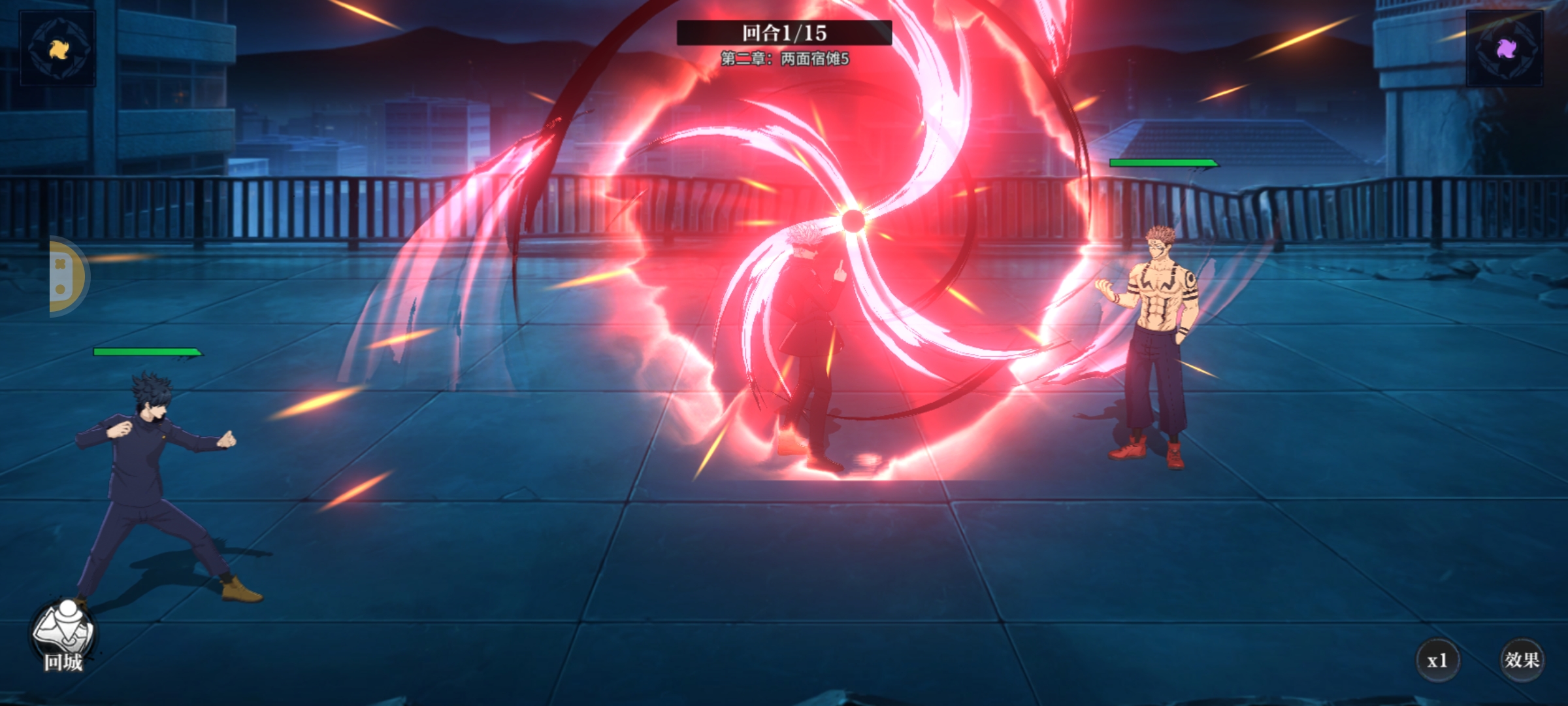Open the yellow gamepad side overlay tab
Image resolution: width=1568 pixels, height=706 pixels.
point(67,277)
